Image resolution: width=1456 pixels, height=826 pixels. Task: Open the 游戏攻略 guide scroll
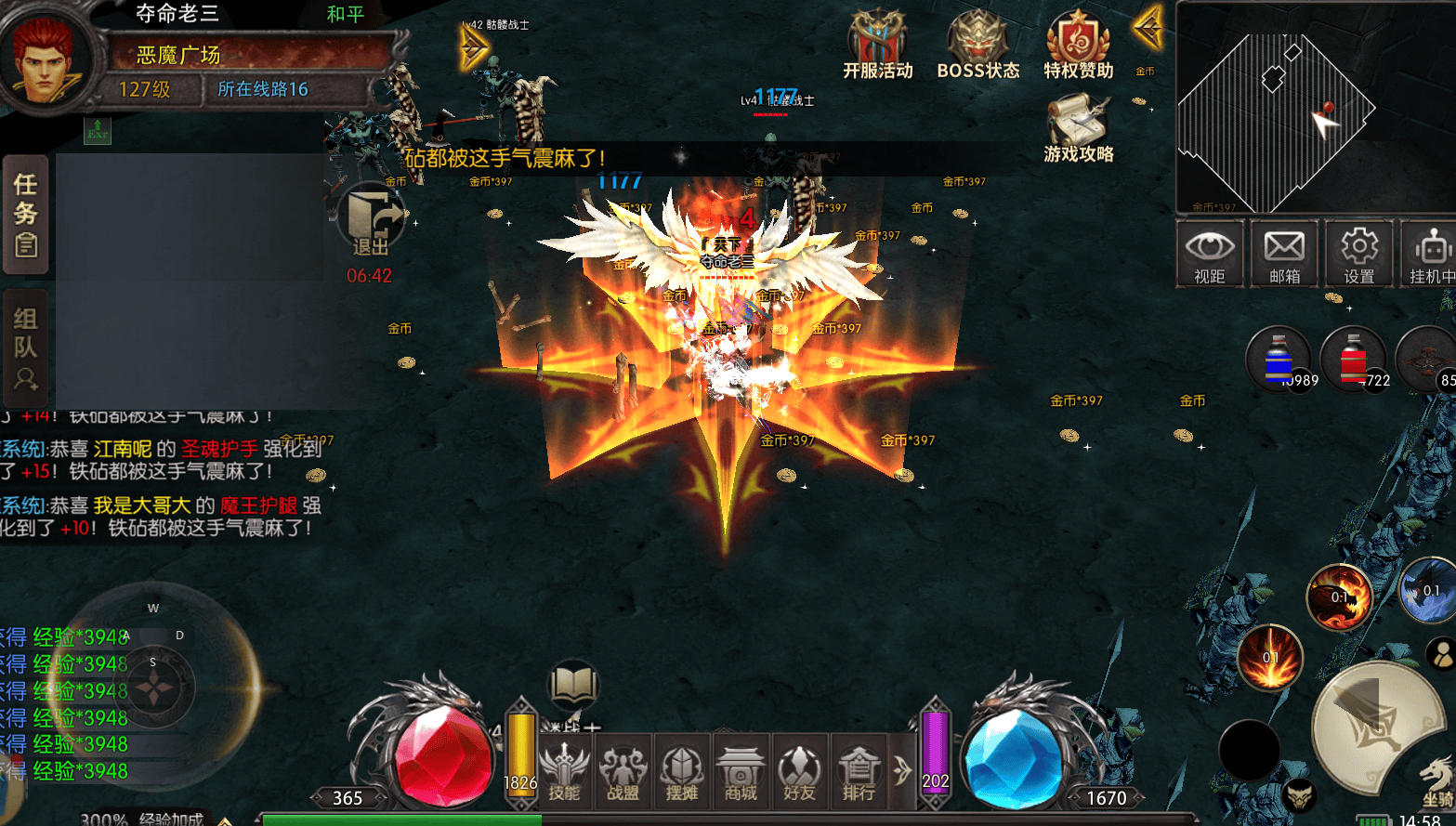(1078, 129)
